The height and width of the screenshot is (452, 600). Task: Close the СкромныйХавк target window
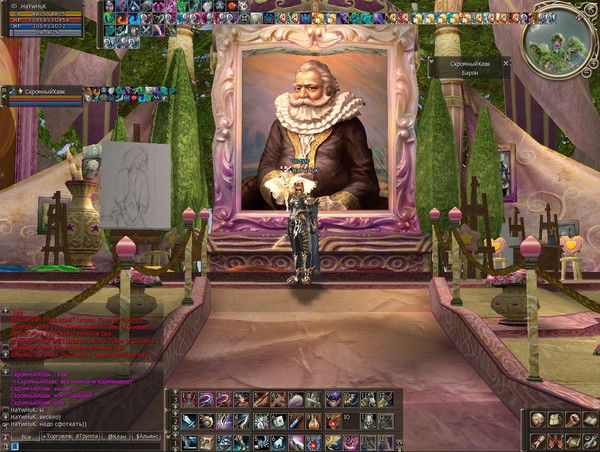coord(505,62)
